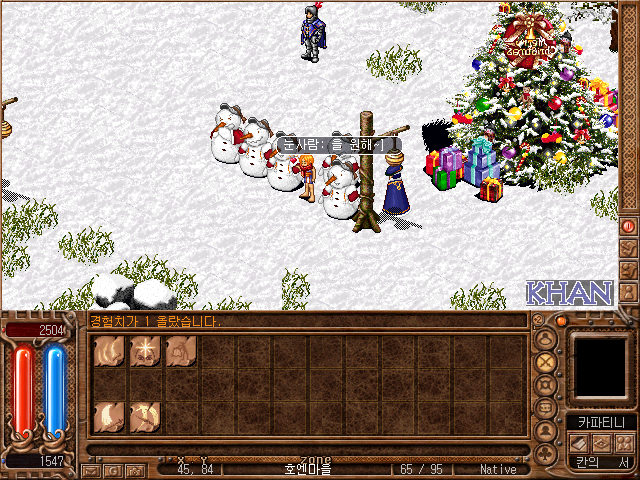Open the book icon under the portrait

579,442
